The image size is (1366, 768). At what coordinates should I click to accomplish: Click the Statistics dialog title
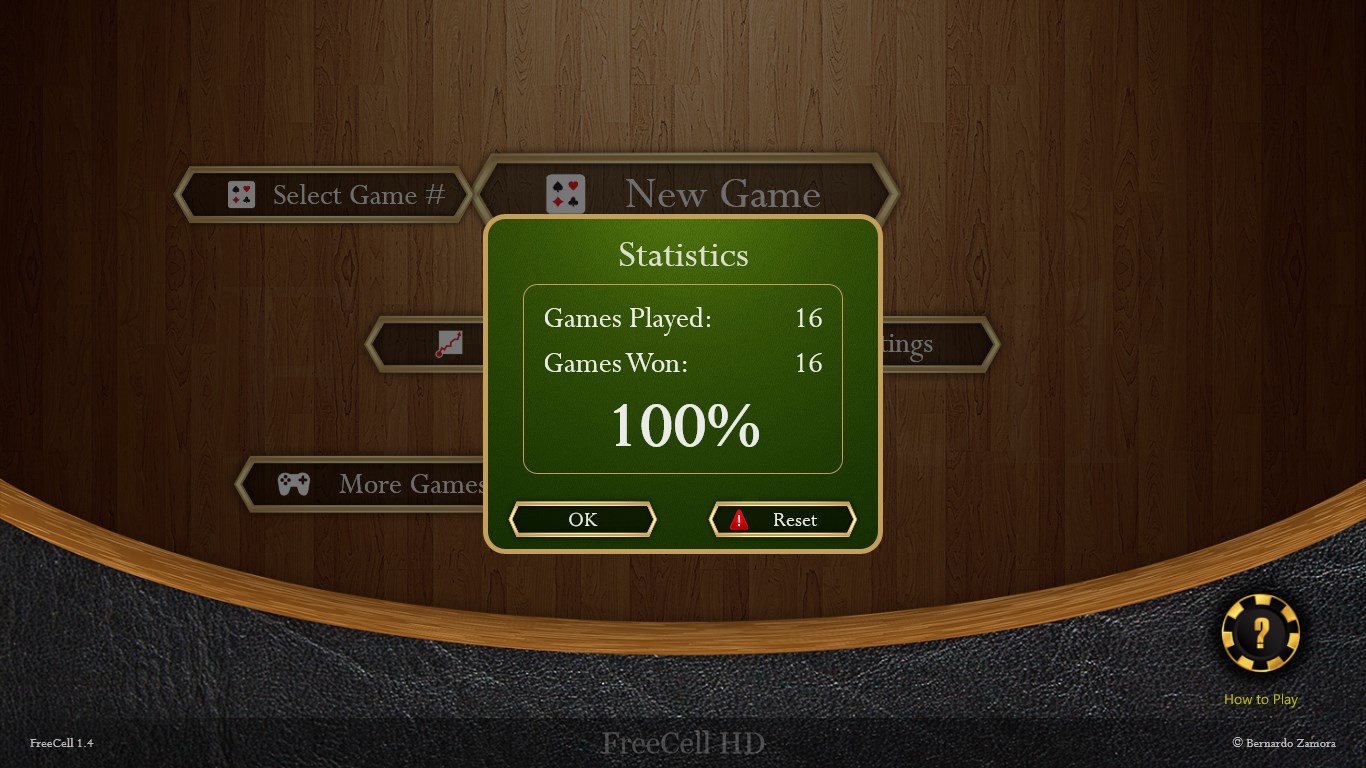pos(683,255)
